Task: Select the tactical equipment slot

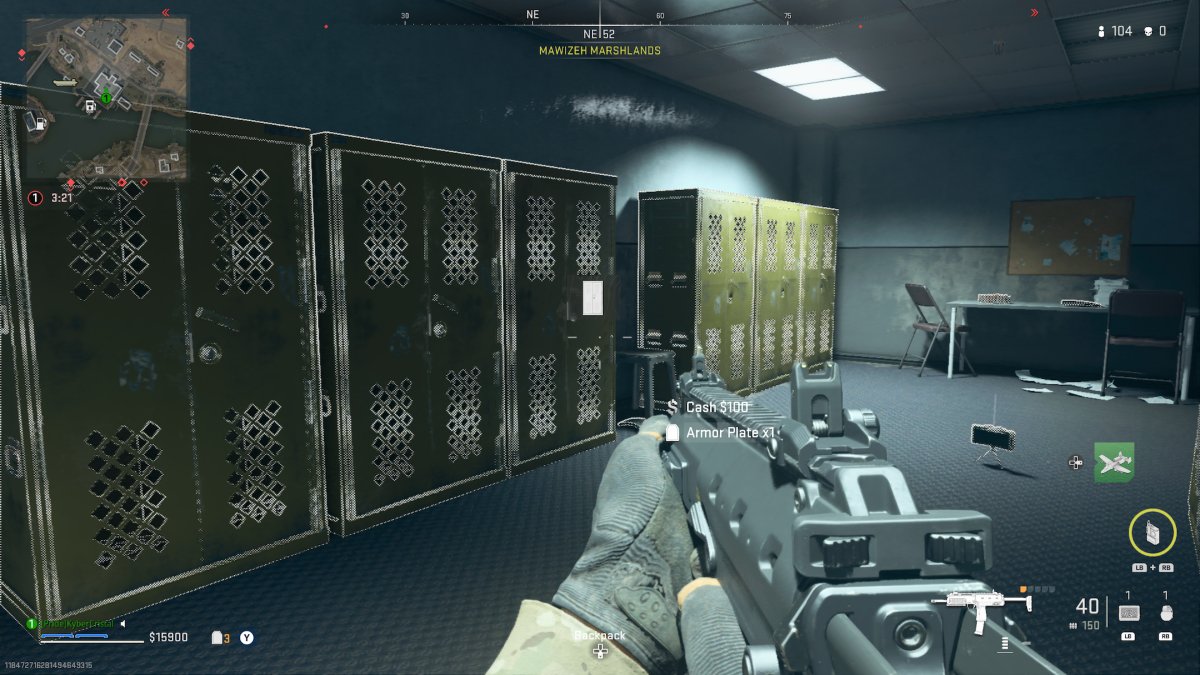Action: [1128, 612]
